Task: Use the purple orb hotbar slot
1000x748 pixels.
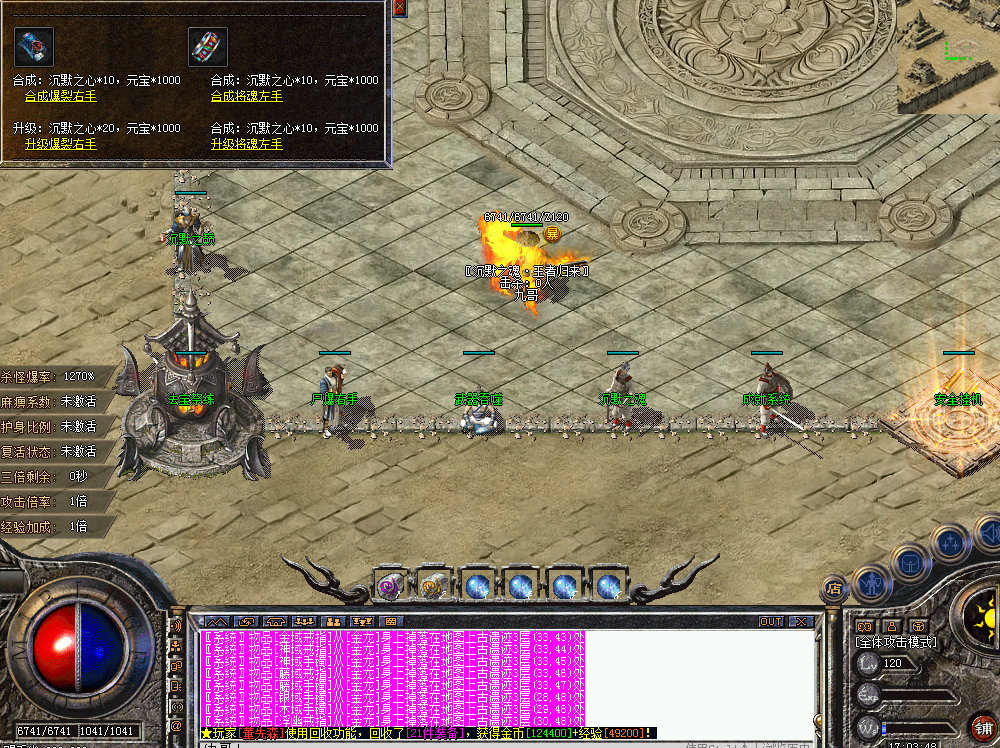Action: (x=388, y=586)
